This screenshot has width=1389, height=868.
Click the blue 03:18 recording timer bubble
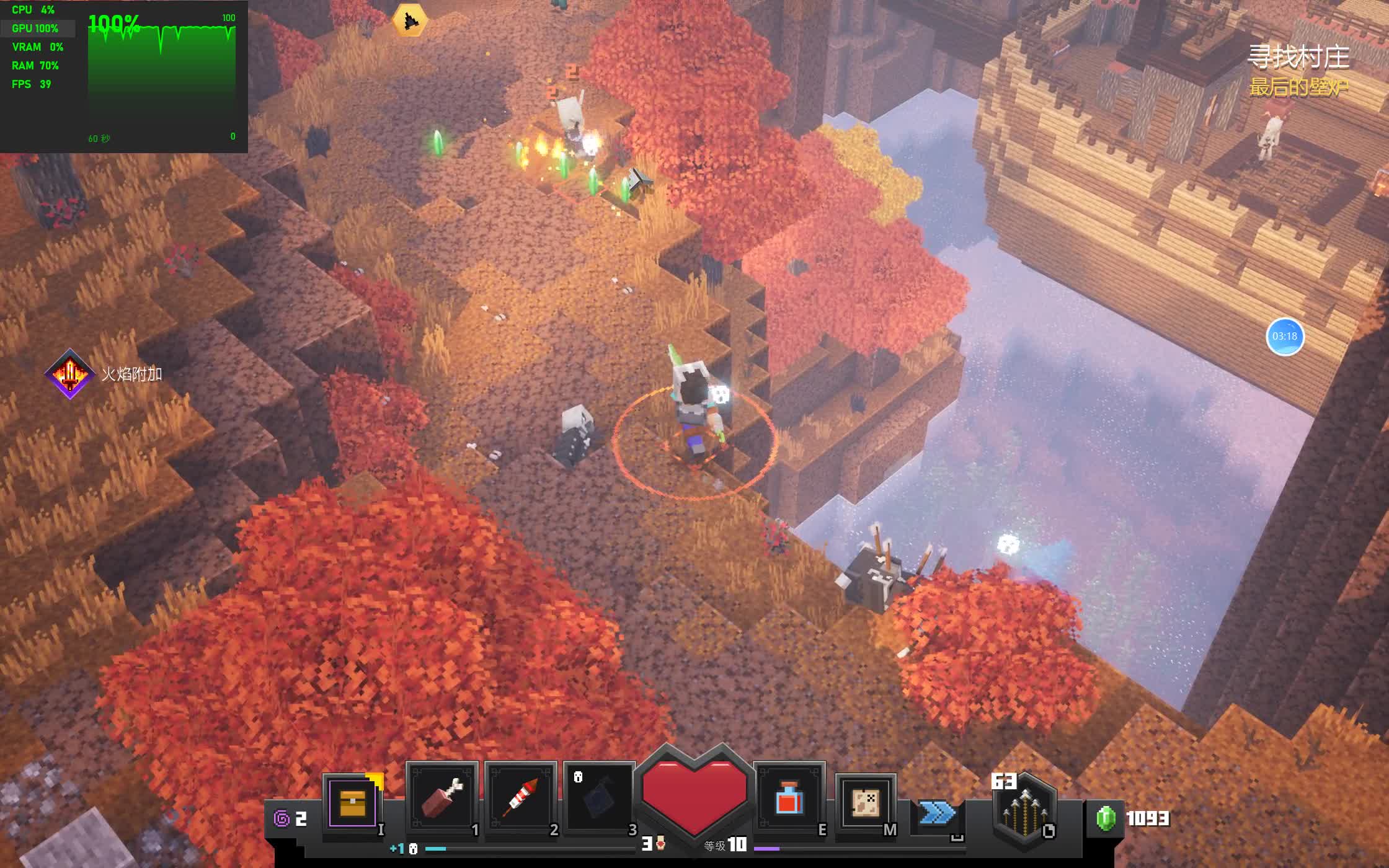point(1284,337)
